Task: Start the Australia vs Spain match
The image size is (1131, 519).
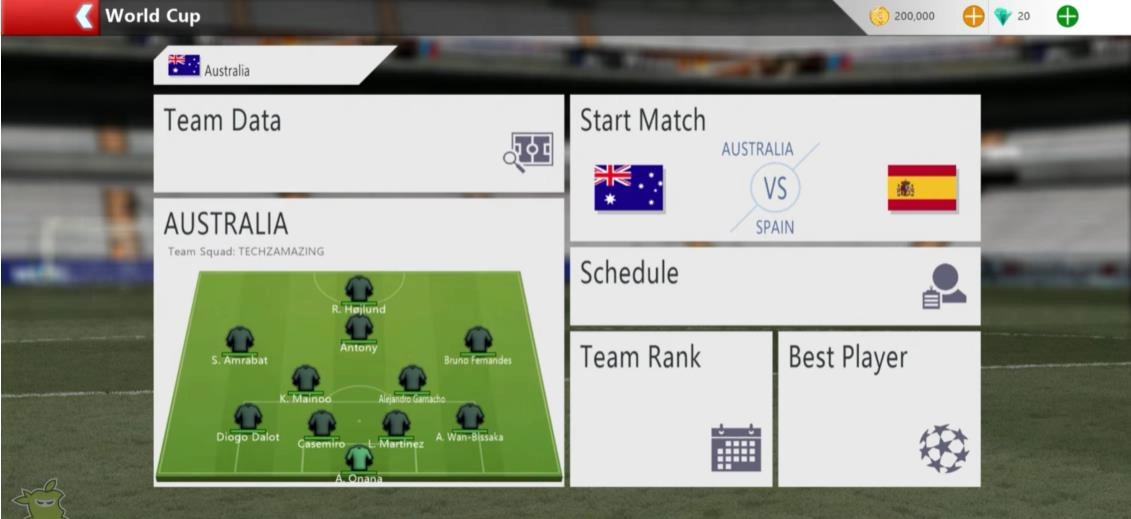Action: pyautogui.click(x=774, y=168)
